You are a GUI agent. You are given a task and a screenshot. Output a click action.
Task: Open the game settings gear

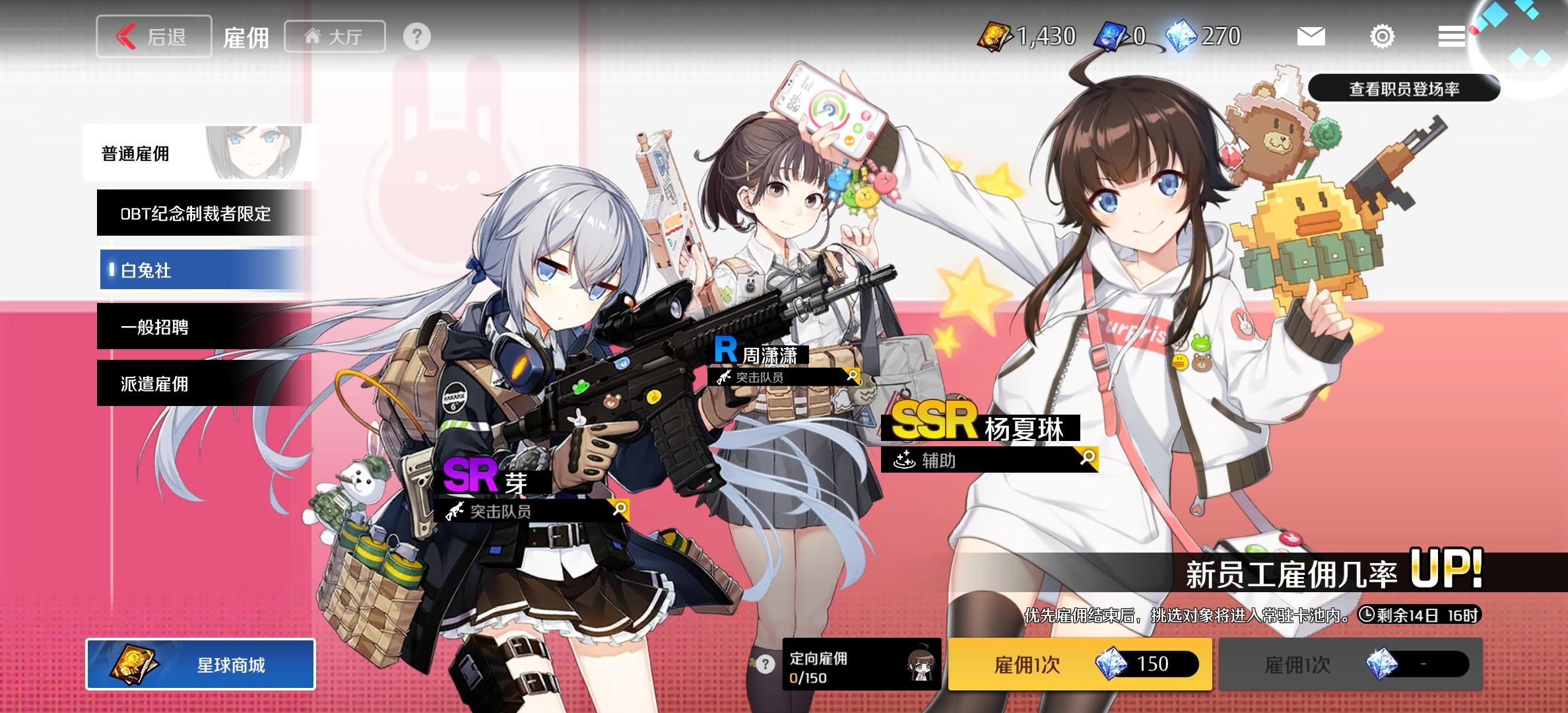tap(1381, 36)
